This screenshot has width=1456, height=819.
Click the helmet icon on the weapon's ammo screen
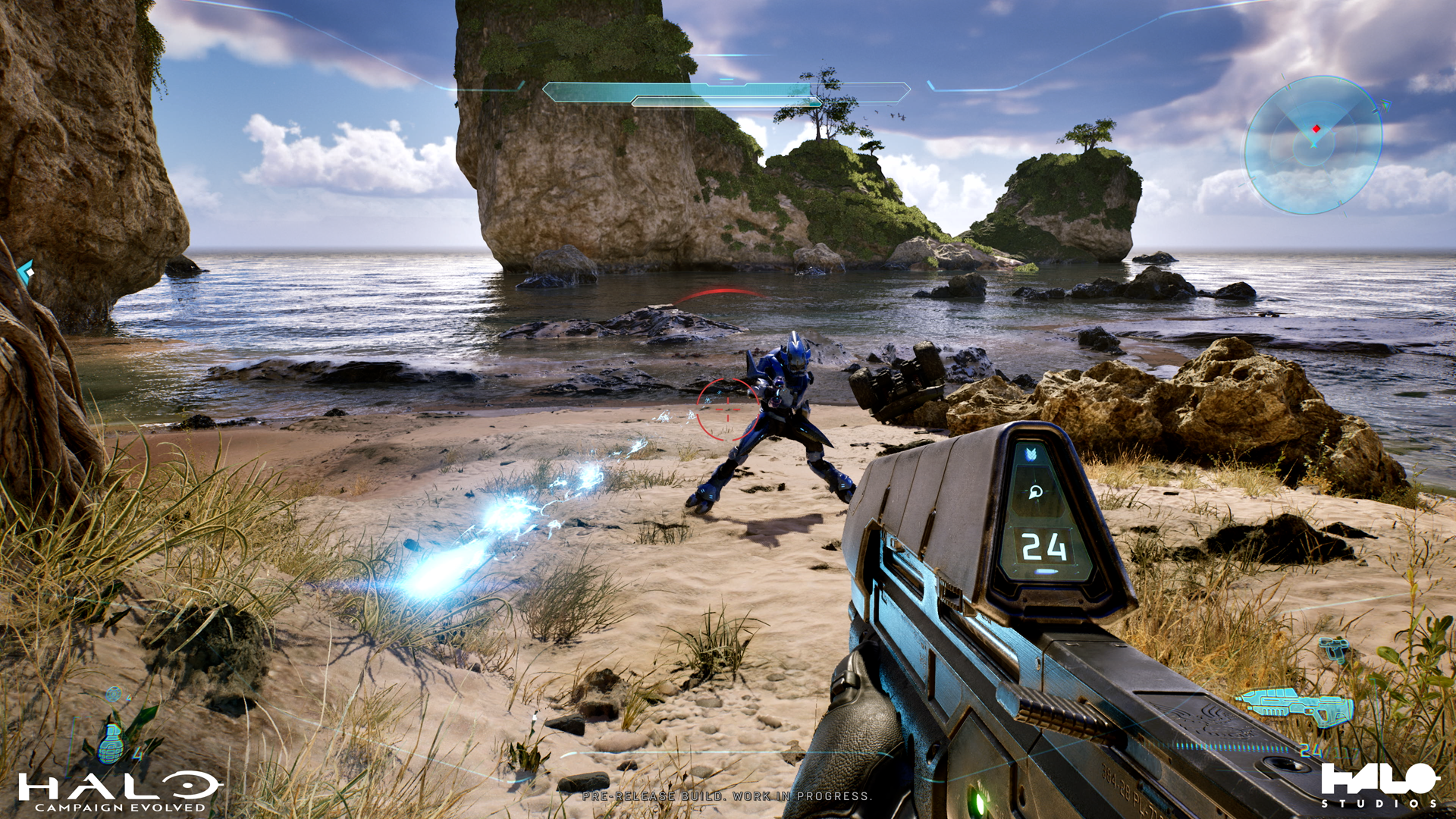click(1036, 492)
